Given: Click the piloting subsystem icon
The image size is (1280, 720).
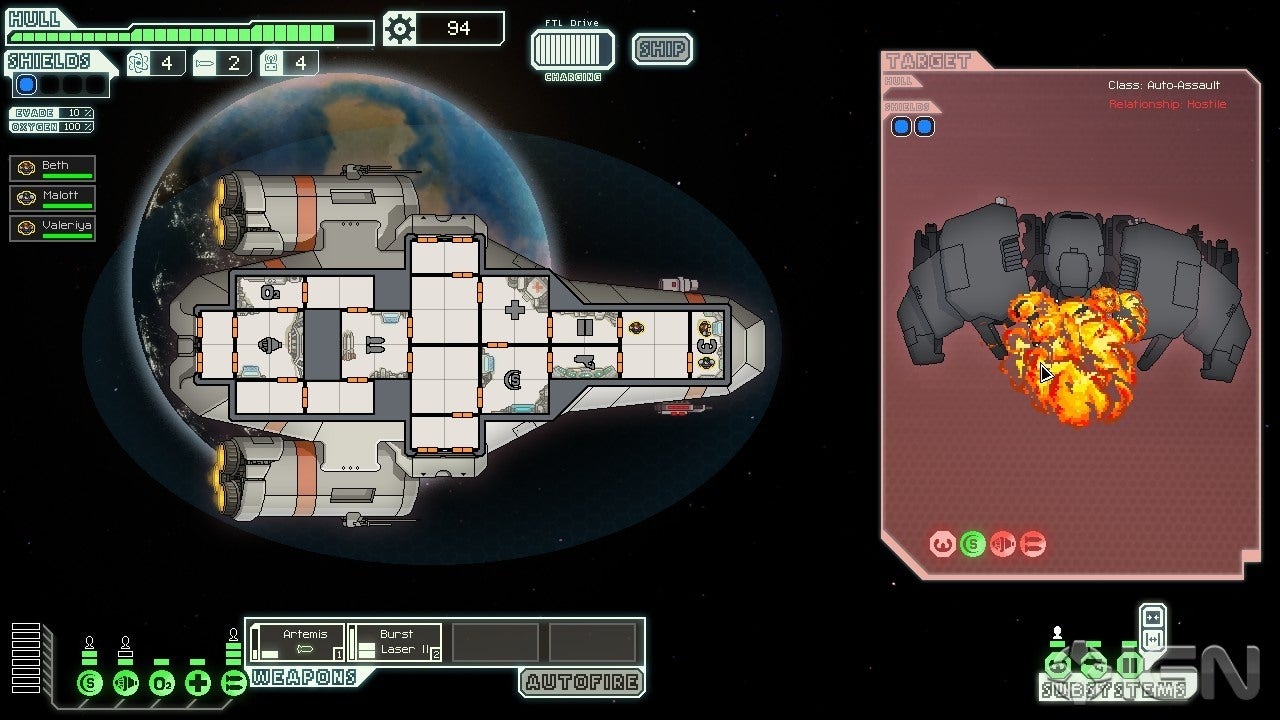Looking at the screenshot, I should click(1057, 665).
